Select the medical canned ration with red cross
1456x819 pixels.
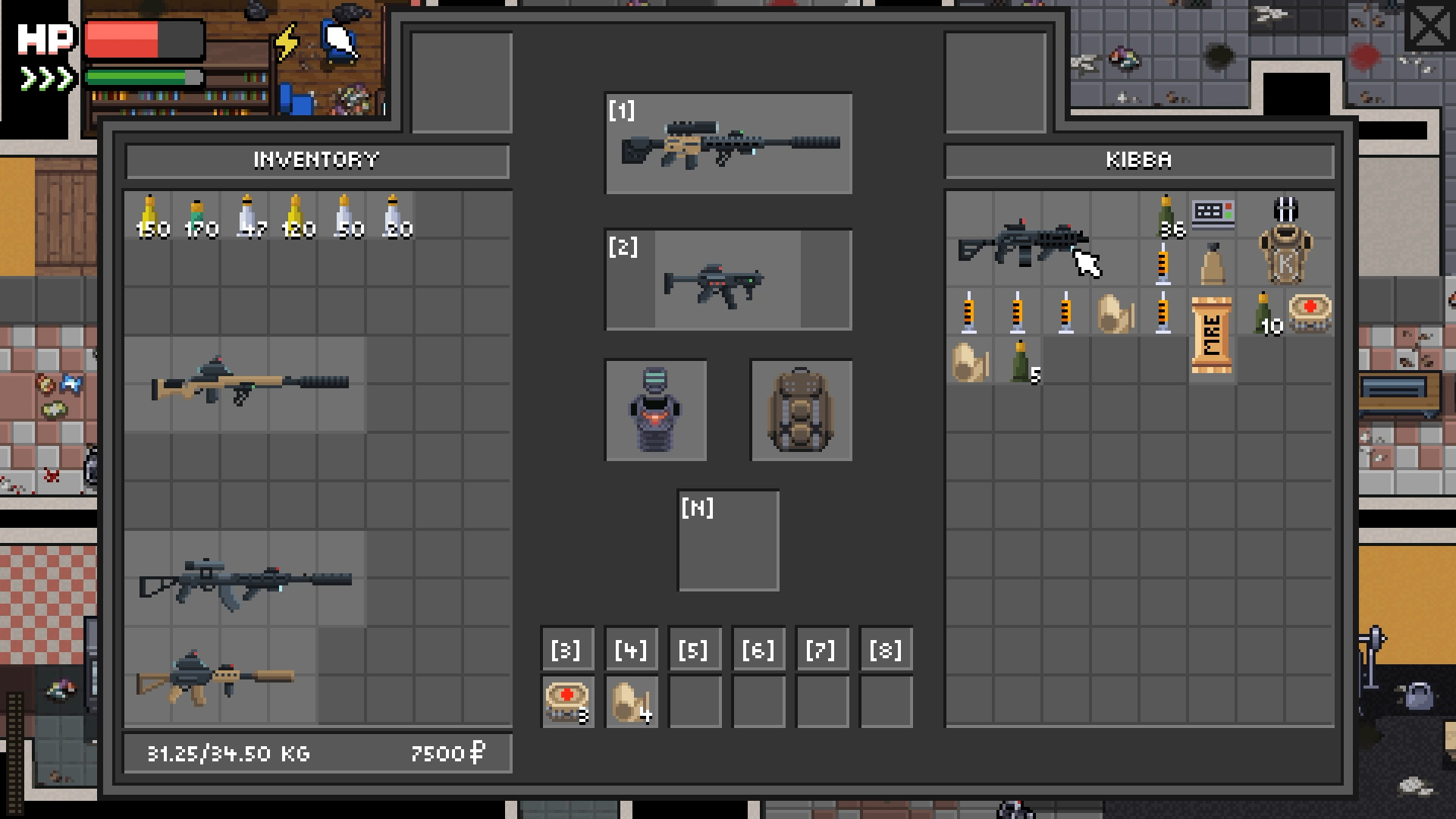coord(1311,312)
